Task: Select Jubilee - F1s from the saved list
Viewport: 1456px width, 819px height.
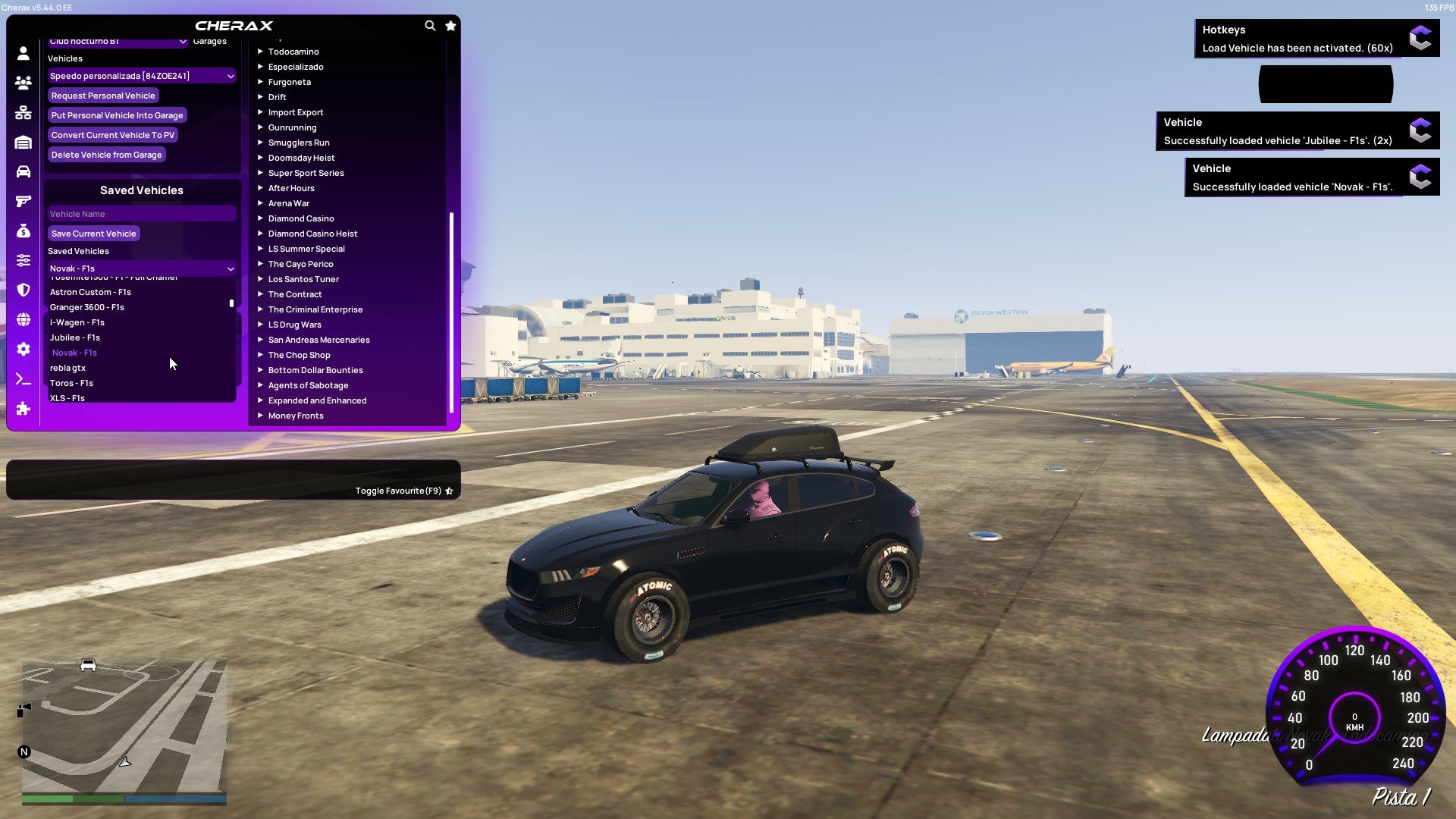Action: pos(74,337)
